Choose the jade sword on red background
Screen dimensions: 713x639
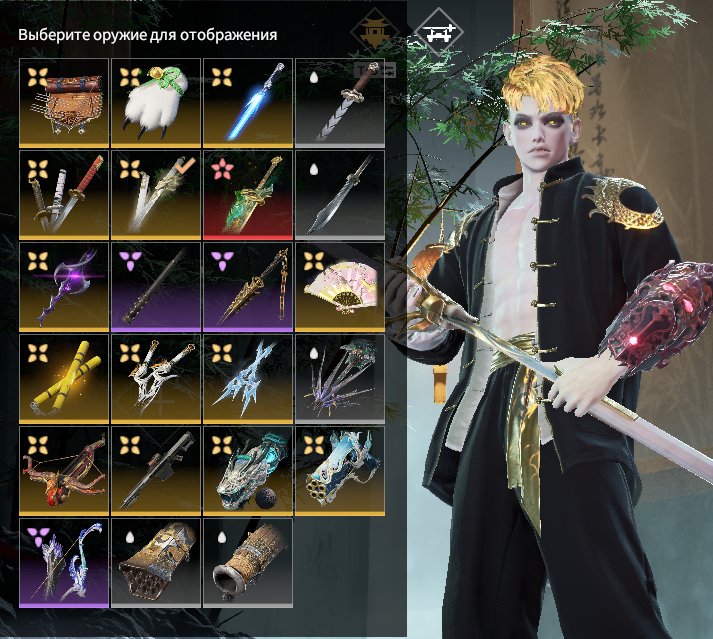248,195
